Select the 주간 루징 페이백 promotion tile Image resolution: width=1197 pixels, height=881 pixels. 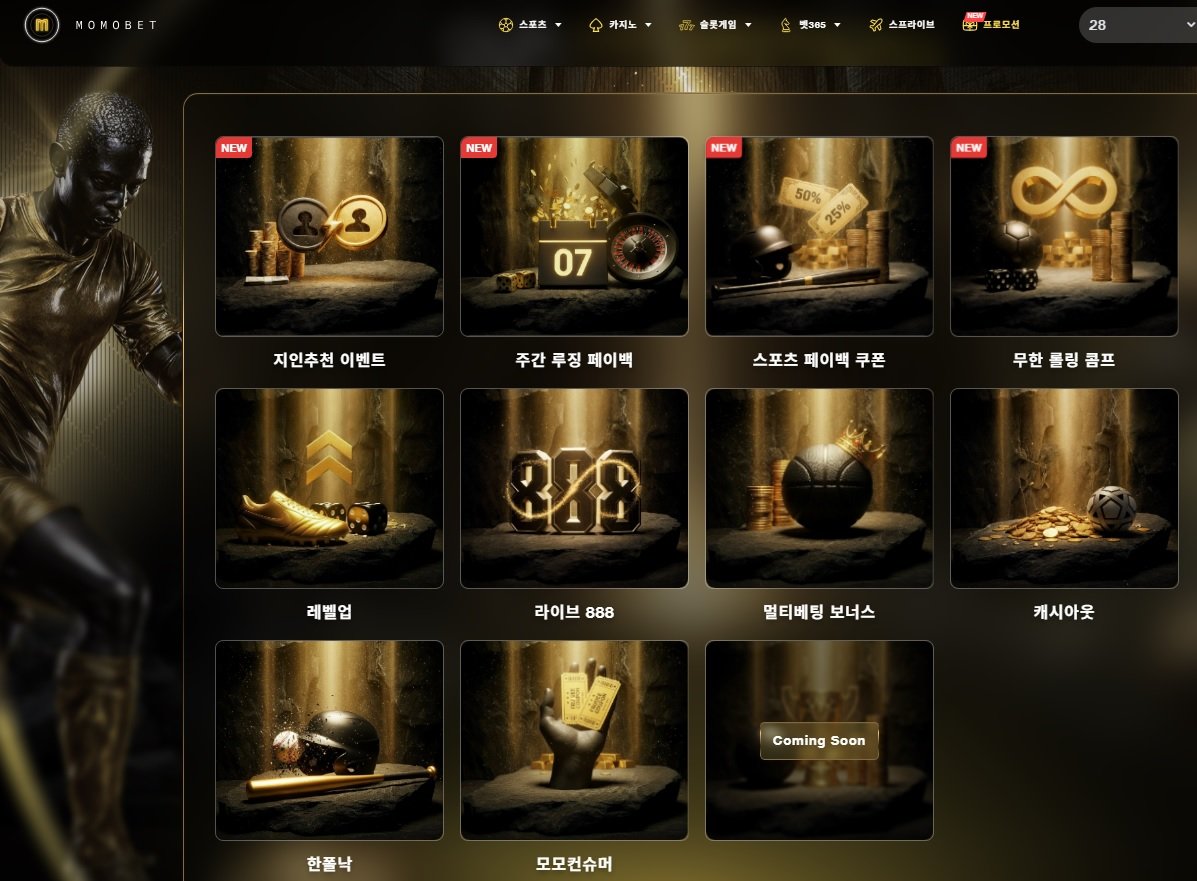pyautogui.click(x=574, y=236)
